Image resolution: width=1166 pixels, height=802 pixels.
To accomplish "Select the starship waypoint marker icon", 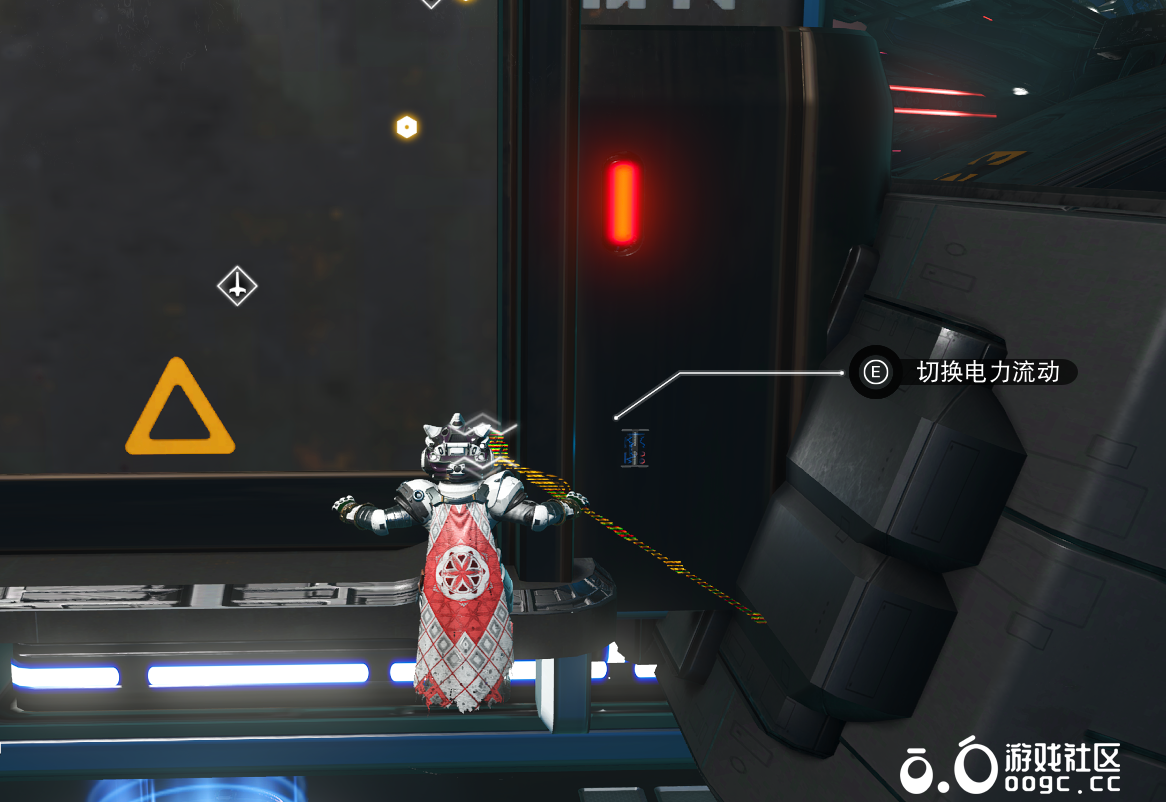I will (x=237, y=287).
